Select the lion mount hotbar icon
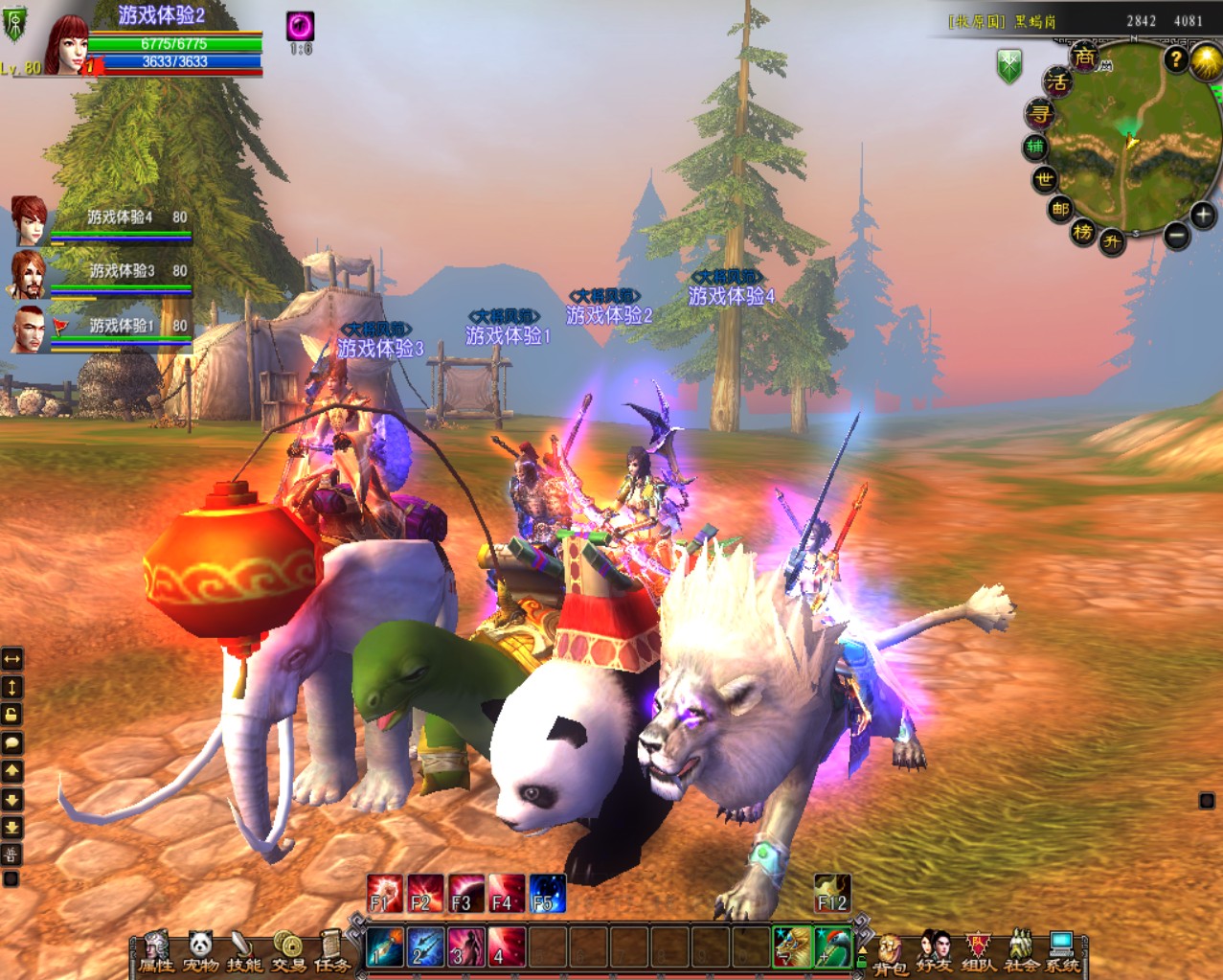 (792, 946)
